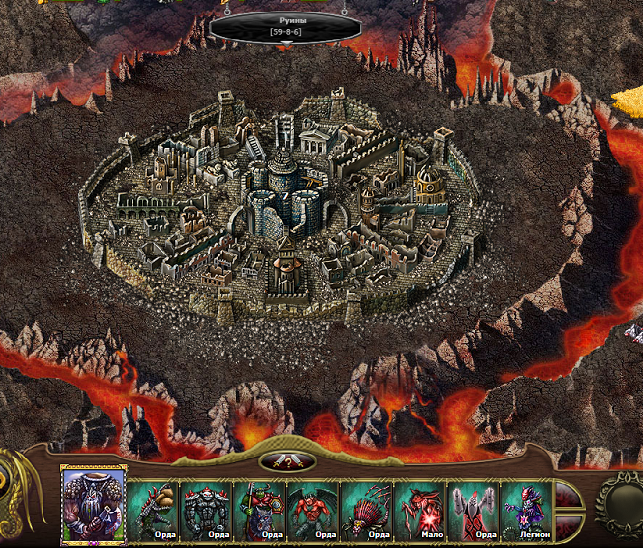Open the question mark help button
Image resolution: width=643 pixels, height=548 pixels.
coord(287,461)
